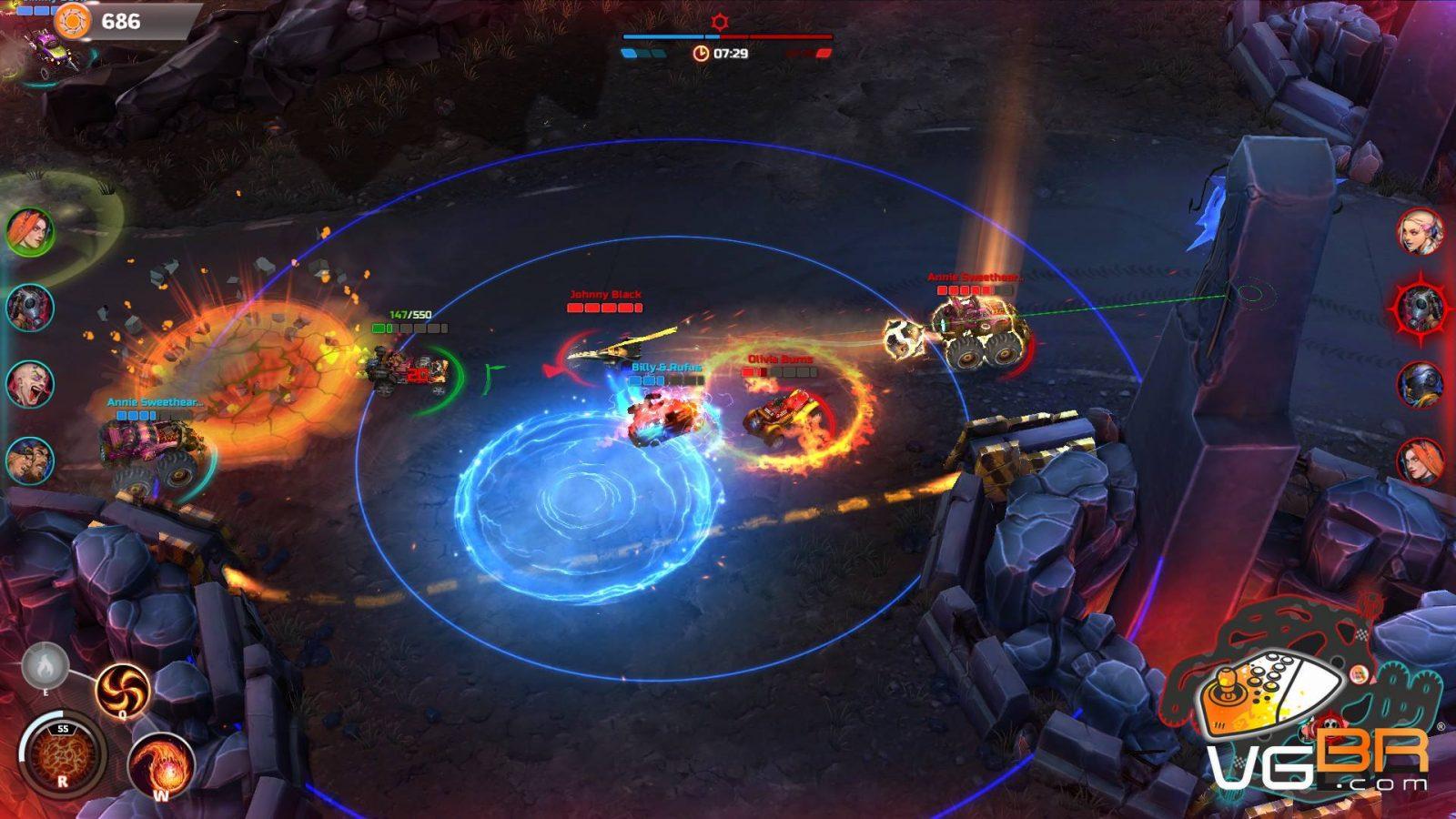Choose the blue-helmeted enemy portrait
This screenshot has width=1456, height=819.
point(1421,383)
